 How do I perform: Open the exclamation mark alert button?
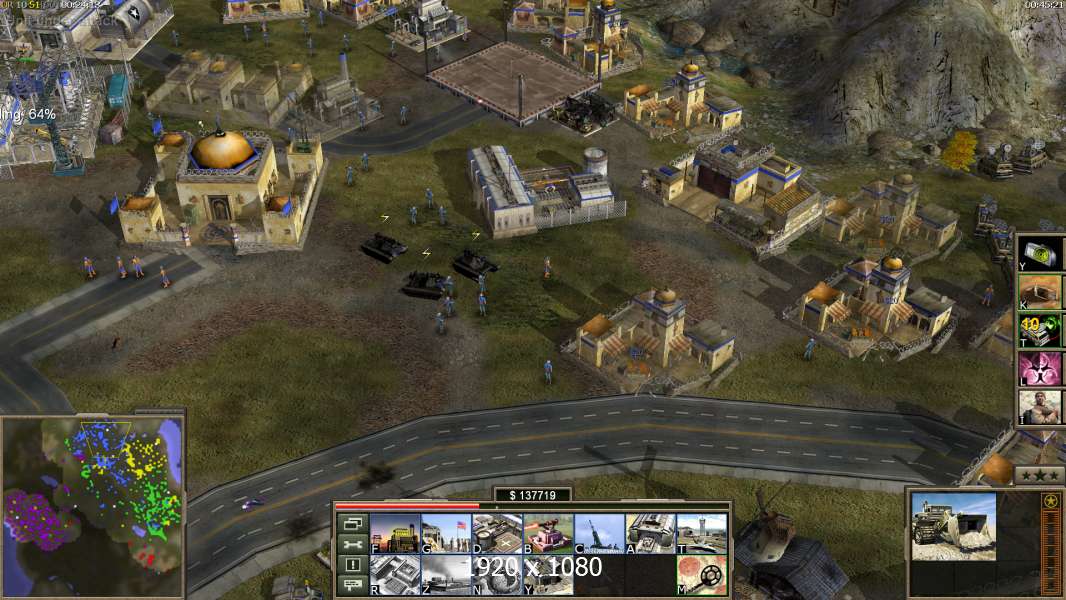click(352, 566)
